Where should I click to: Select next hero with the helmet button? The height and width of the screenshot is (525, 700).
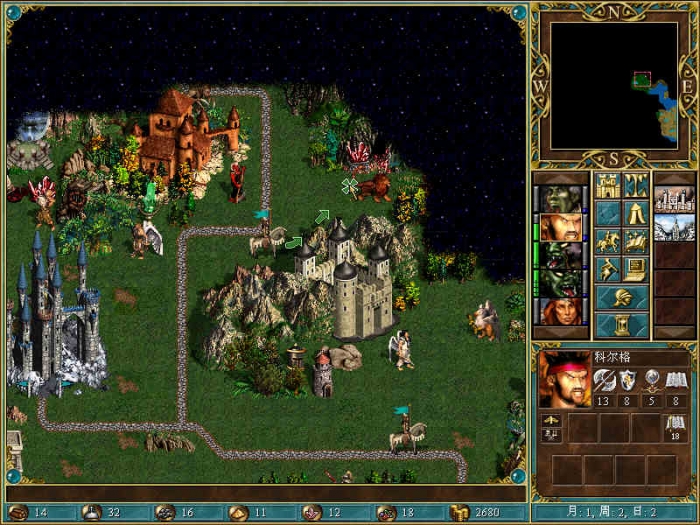coord(622,297)
